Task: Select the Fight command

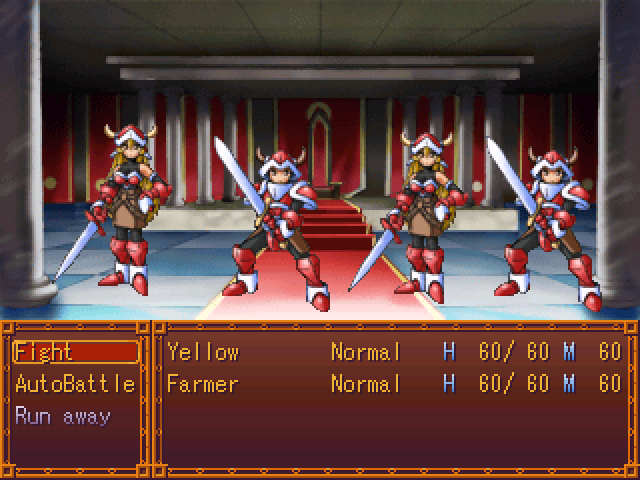Action: coord(75,352)
